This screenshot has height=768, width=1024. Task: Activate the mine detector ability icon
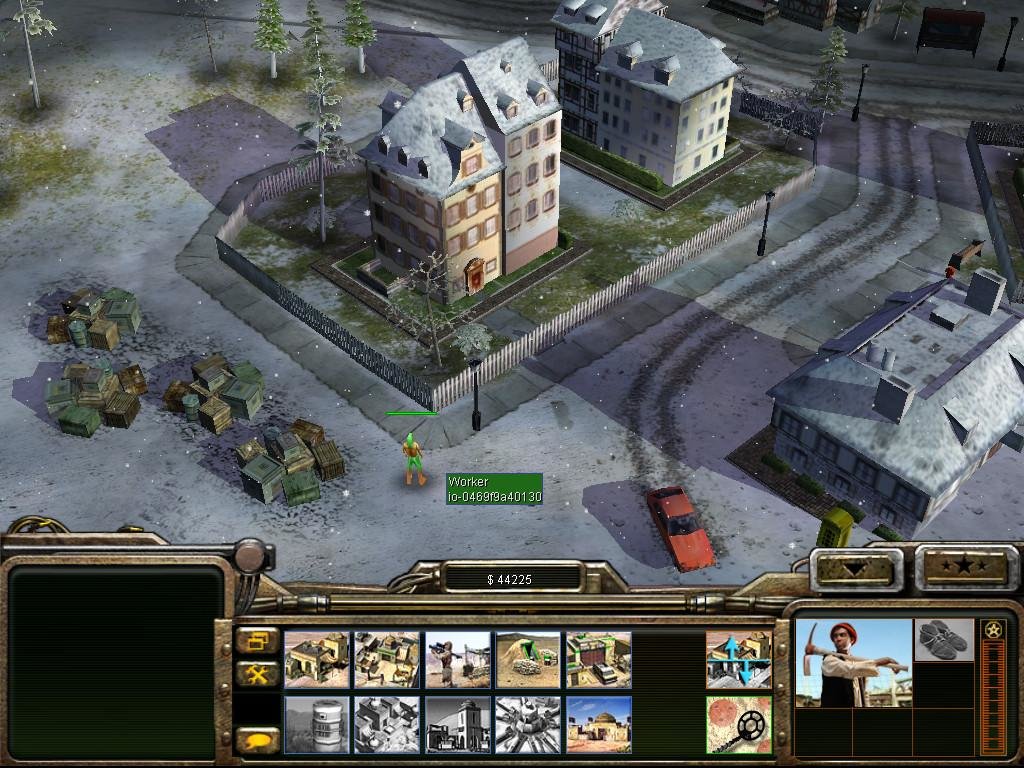tap(738, 724)
